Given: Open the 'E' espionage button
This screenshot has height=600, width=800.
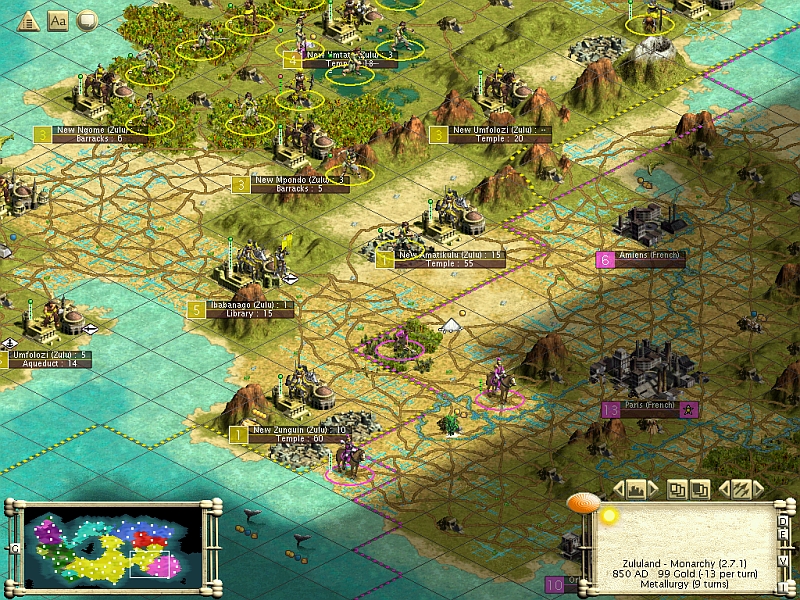Looking at the screenshot, I should 784,534.
